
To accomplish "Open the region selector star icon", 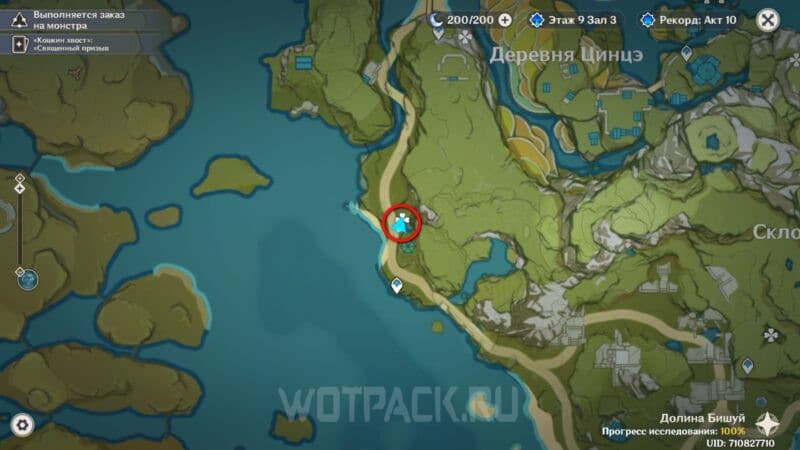I will [770, 424].
